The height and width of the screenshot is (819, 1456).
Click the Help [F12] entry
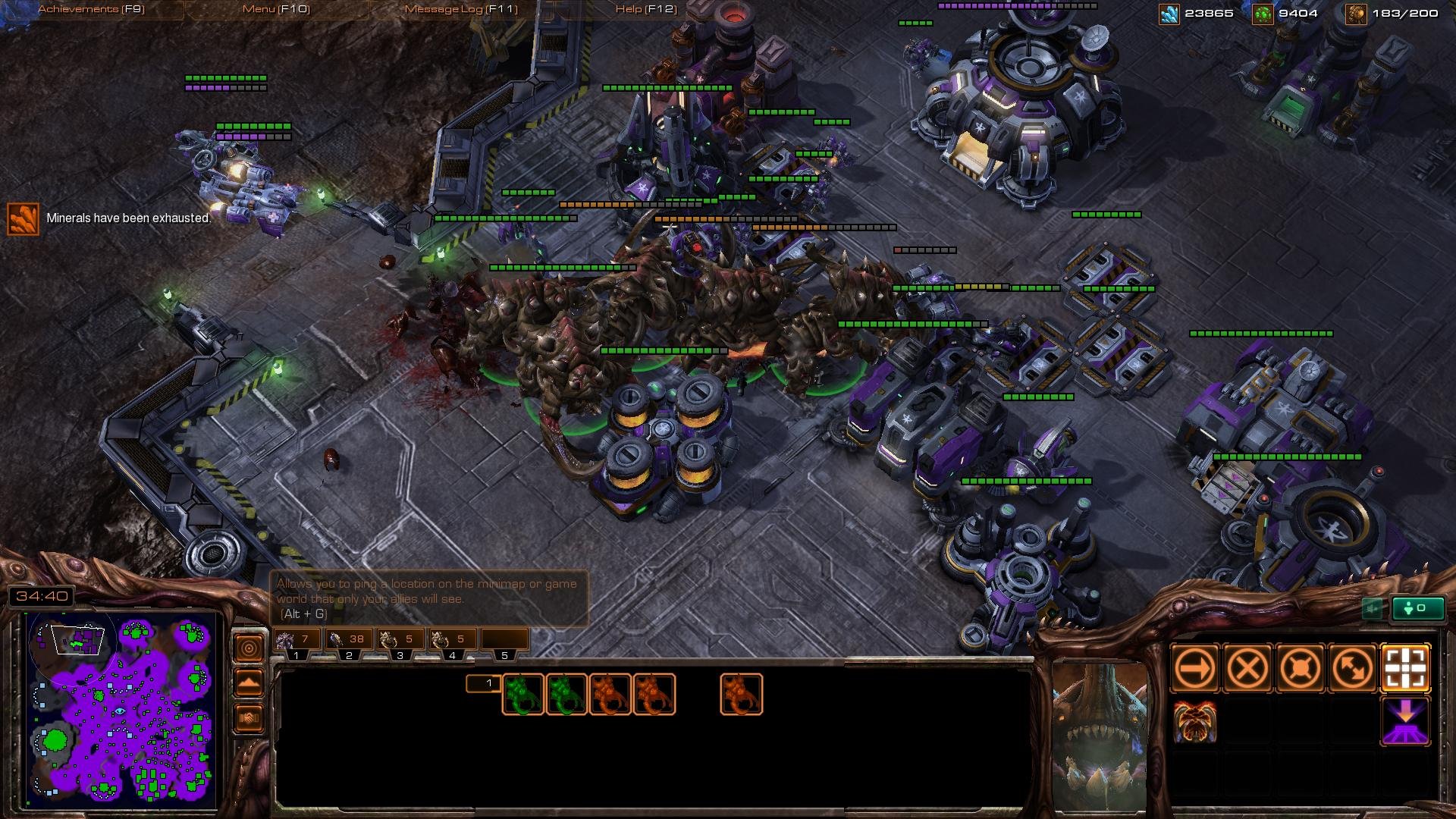pos(645,10)
